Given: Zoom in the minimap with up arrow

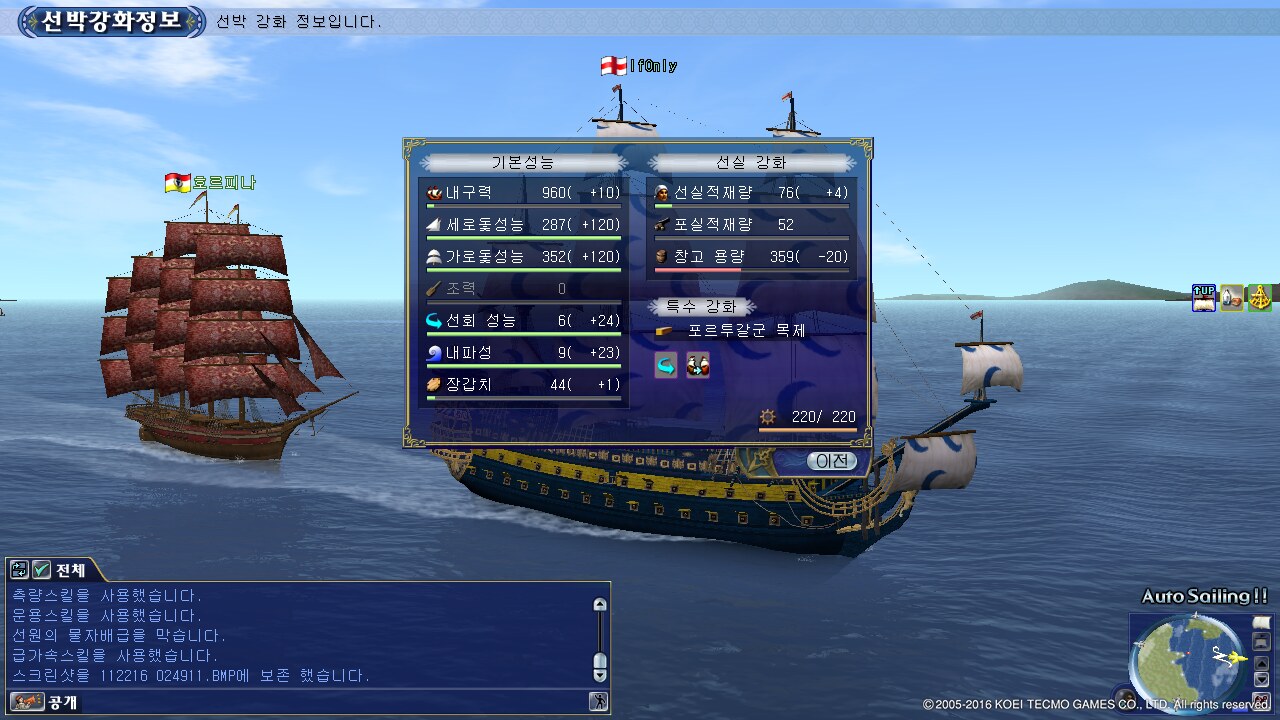Looking at the screenshot, I should point(1261,660).
